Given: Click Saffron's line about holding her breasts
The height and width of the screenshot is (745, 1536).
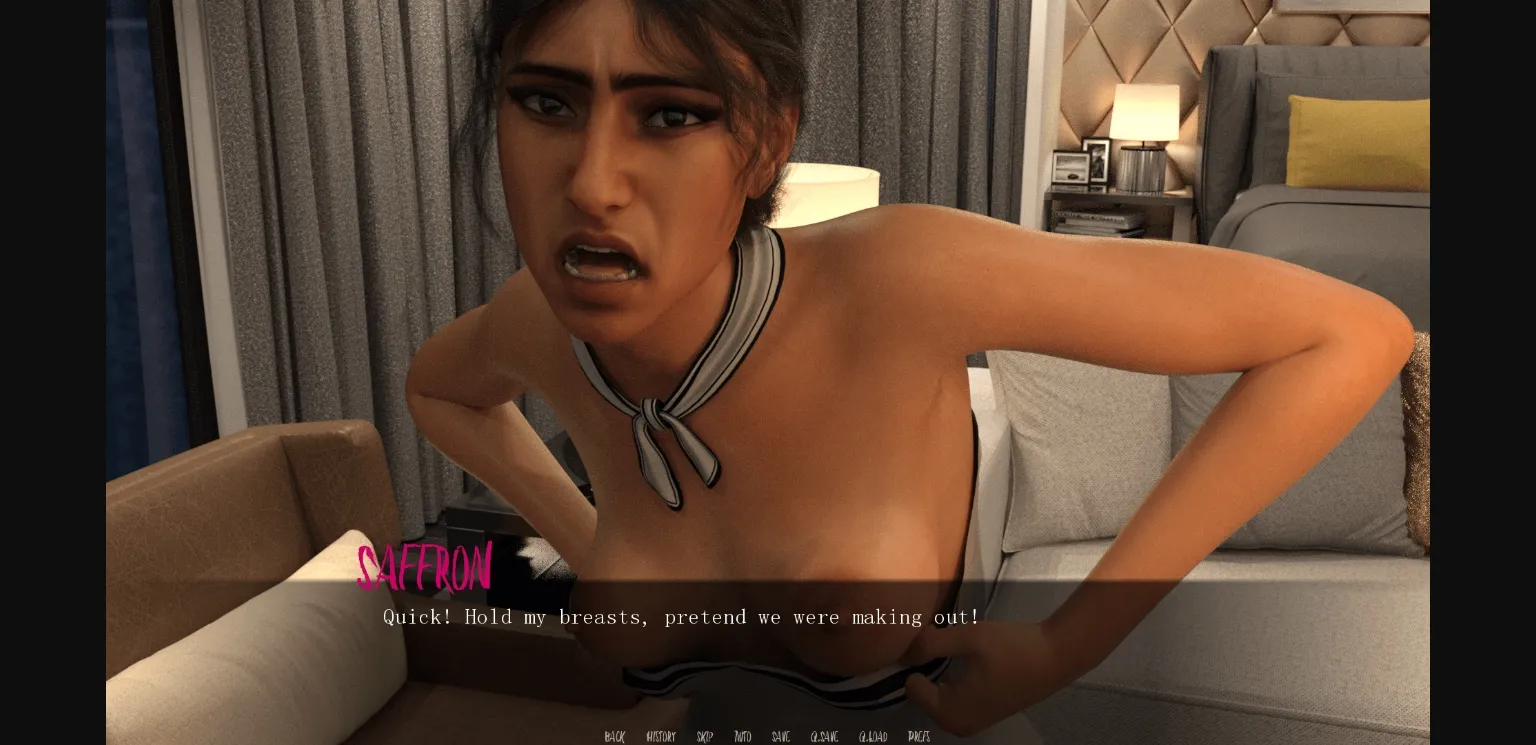Looking at the screenshot, I should click(x=679, y=617).
